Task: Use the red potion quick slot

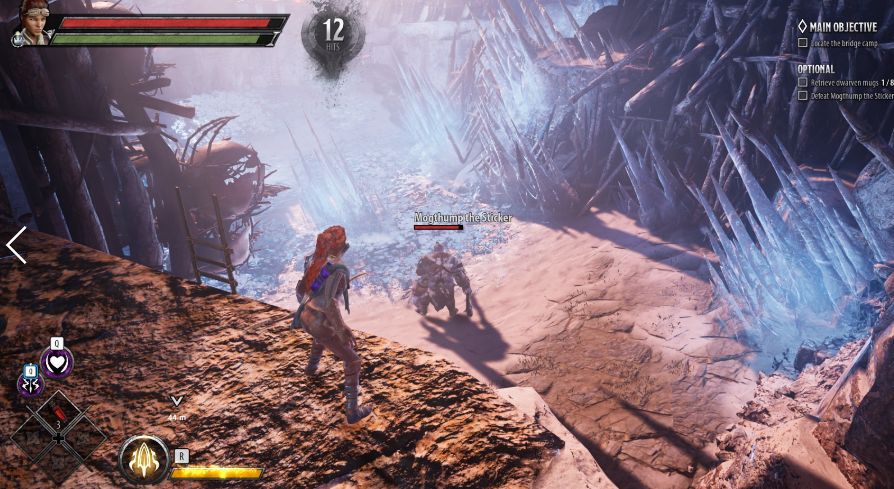Action: pyautogui.click(x=58, y=409)
